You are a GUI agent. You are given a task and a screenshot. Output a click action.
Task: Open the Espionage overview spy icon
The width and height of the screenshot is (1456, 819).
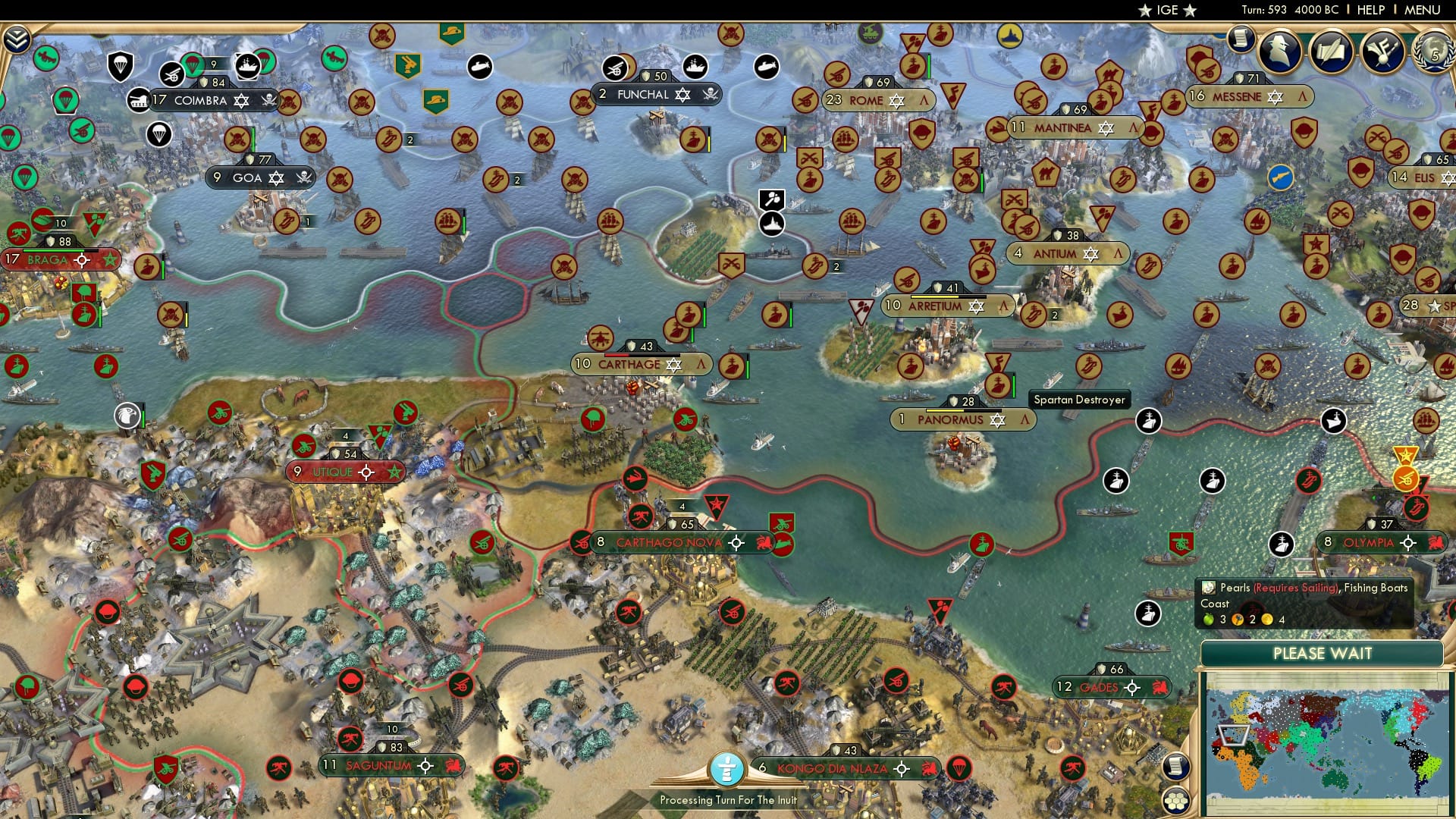(1280, 52)
